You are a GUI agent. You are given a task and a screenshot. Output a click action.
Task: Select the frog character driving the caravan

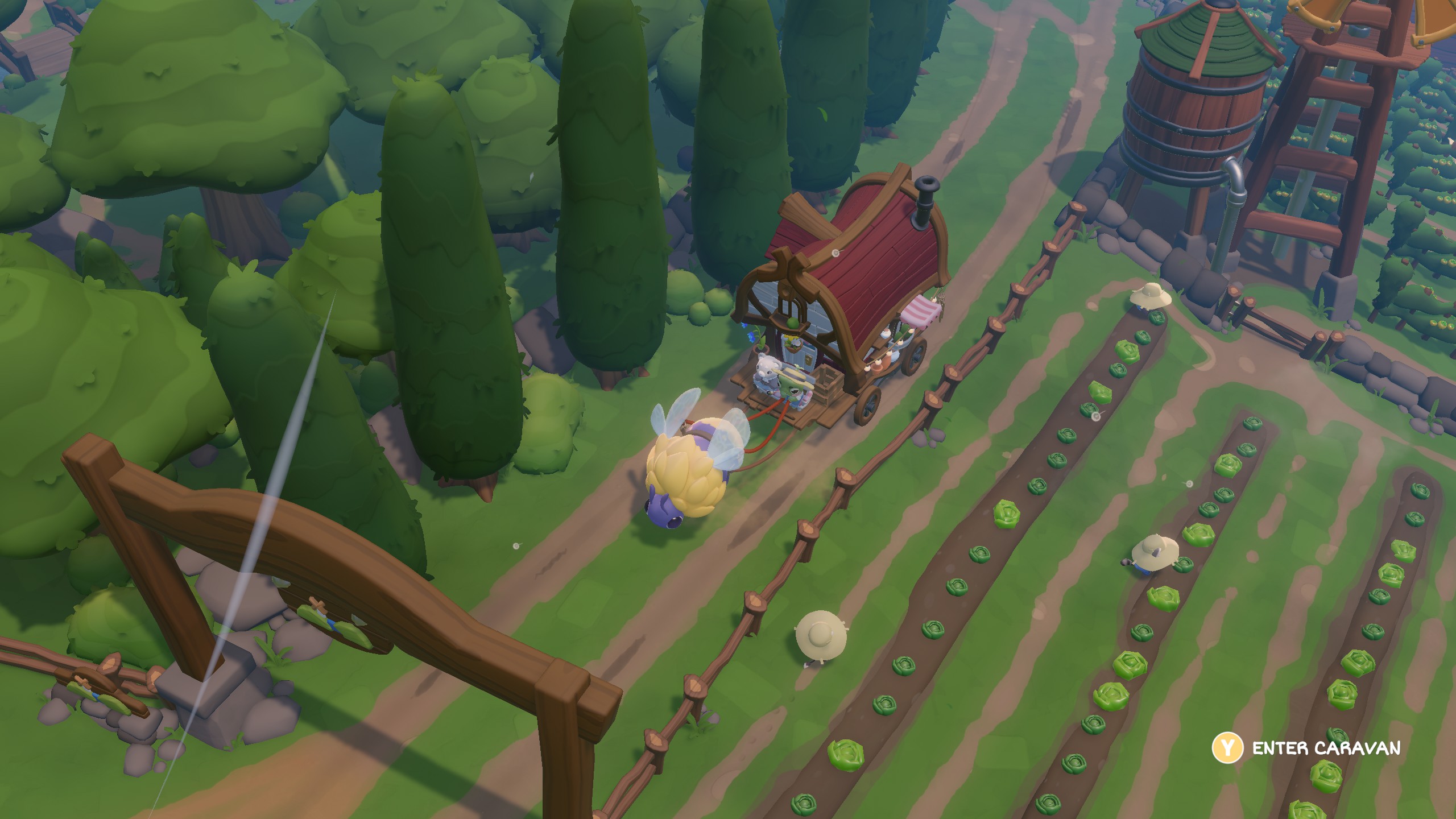(x=791, y=388)
